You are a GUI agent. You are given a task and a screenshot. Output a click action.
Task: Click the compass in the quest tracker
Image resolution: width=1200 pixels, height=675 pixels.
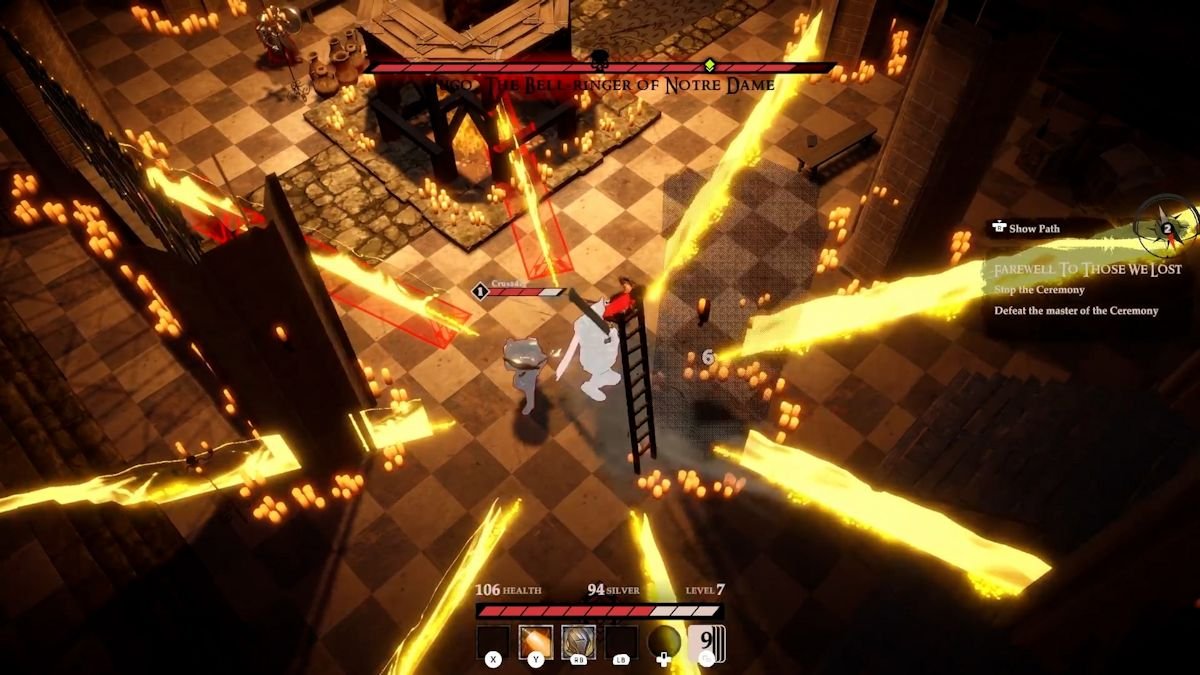pos(1166,227)
